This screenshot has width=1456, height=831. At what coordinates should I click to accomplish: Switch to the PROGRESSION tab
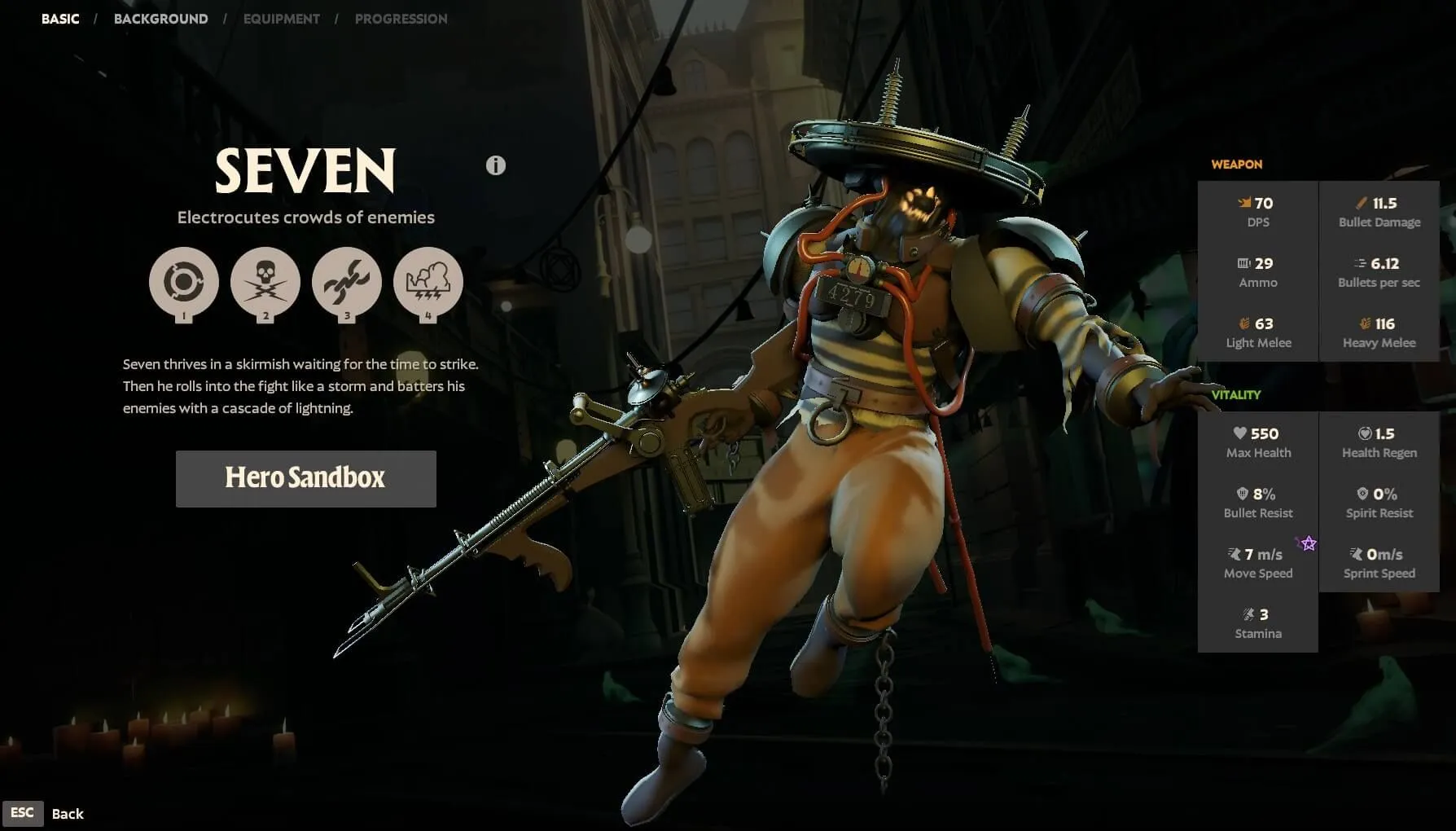click(x=401, y=18)
